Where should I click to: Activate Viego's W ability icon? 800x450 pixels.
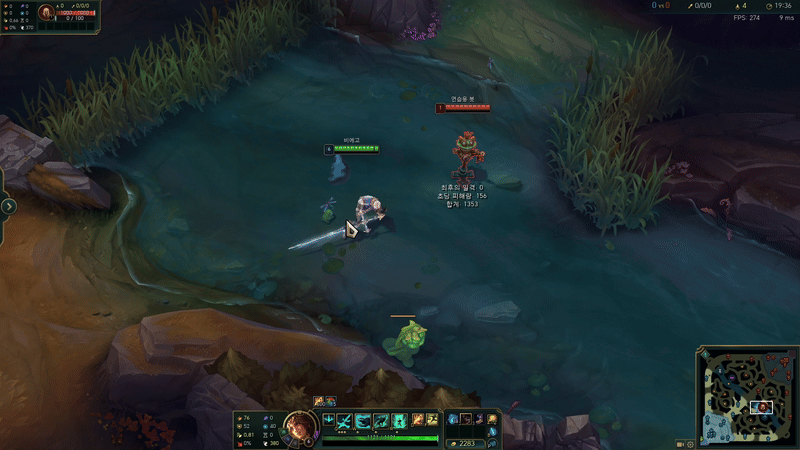point(363,421)
